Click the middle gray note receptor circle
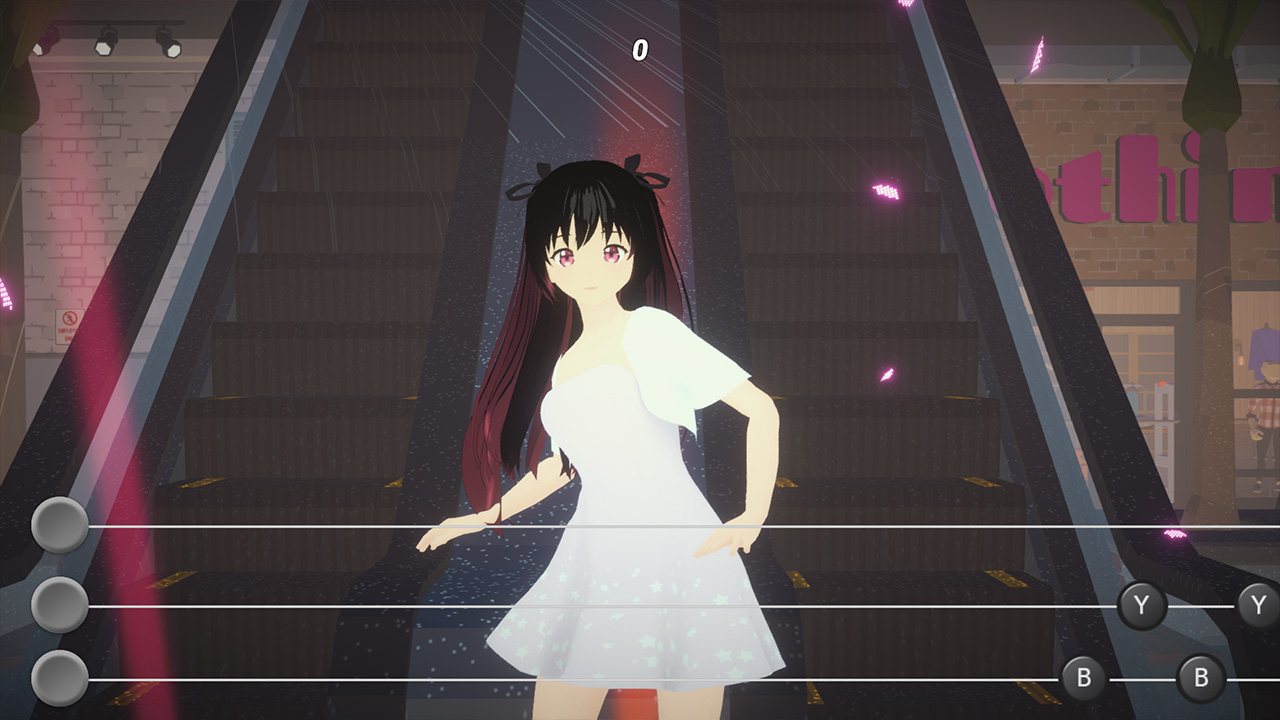The image size is (1280, 720). 60,604
